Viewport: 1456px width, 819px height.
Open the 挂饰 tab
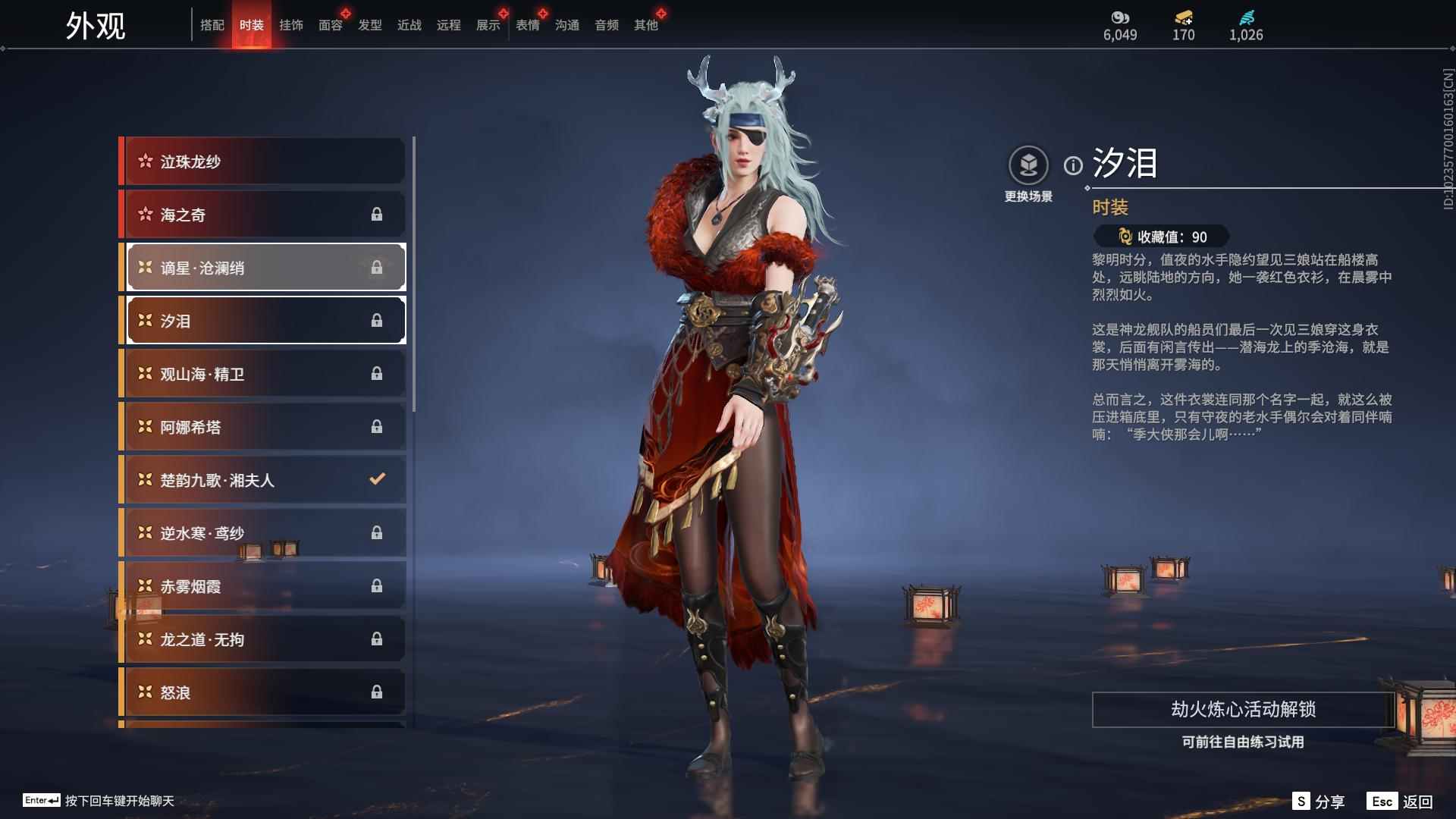pyautogui.click(x=290, y=25)
